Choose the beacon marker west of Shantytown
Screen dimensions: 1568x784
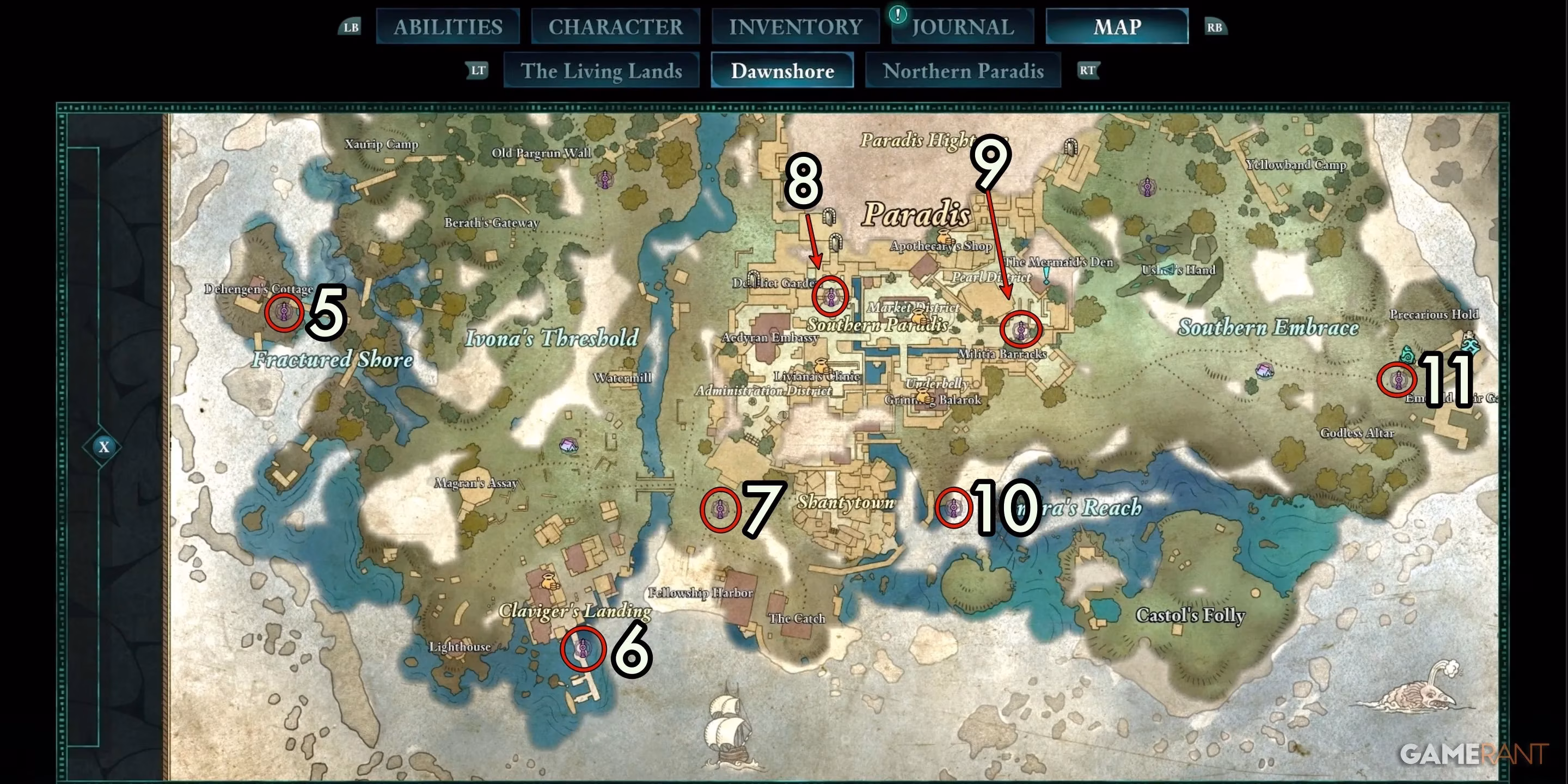[x=720, y=509]
